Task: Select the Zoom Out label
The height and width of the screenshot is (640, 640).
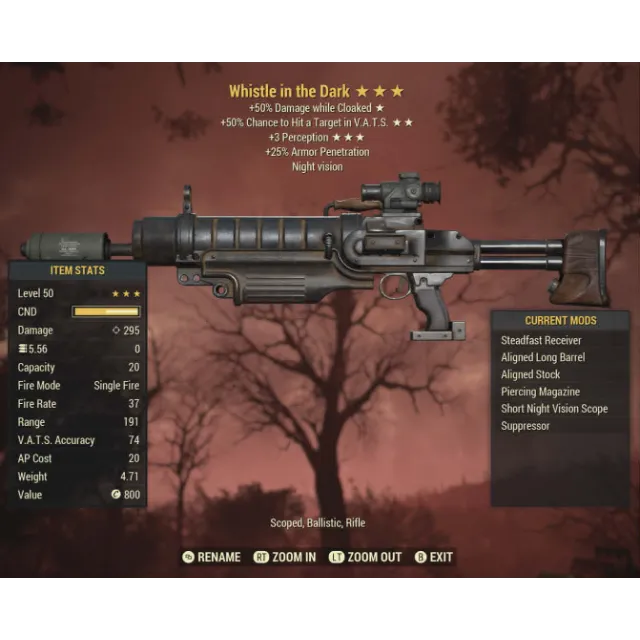Action: (373, 557)
